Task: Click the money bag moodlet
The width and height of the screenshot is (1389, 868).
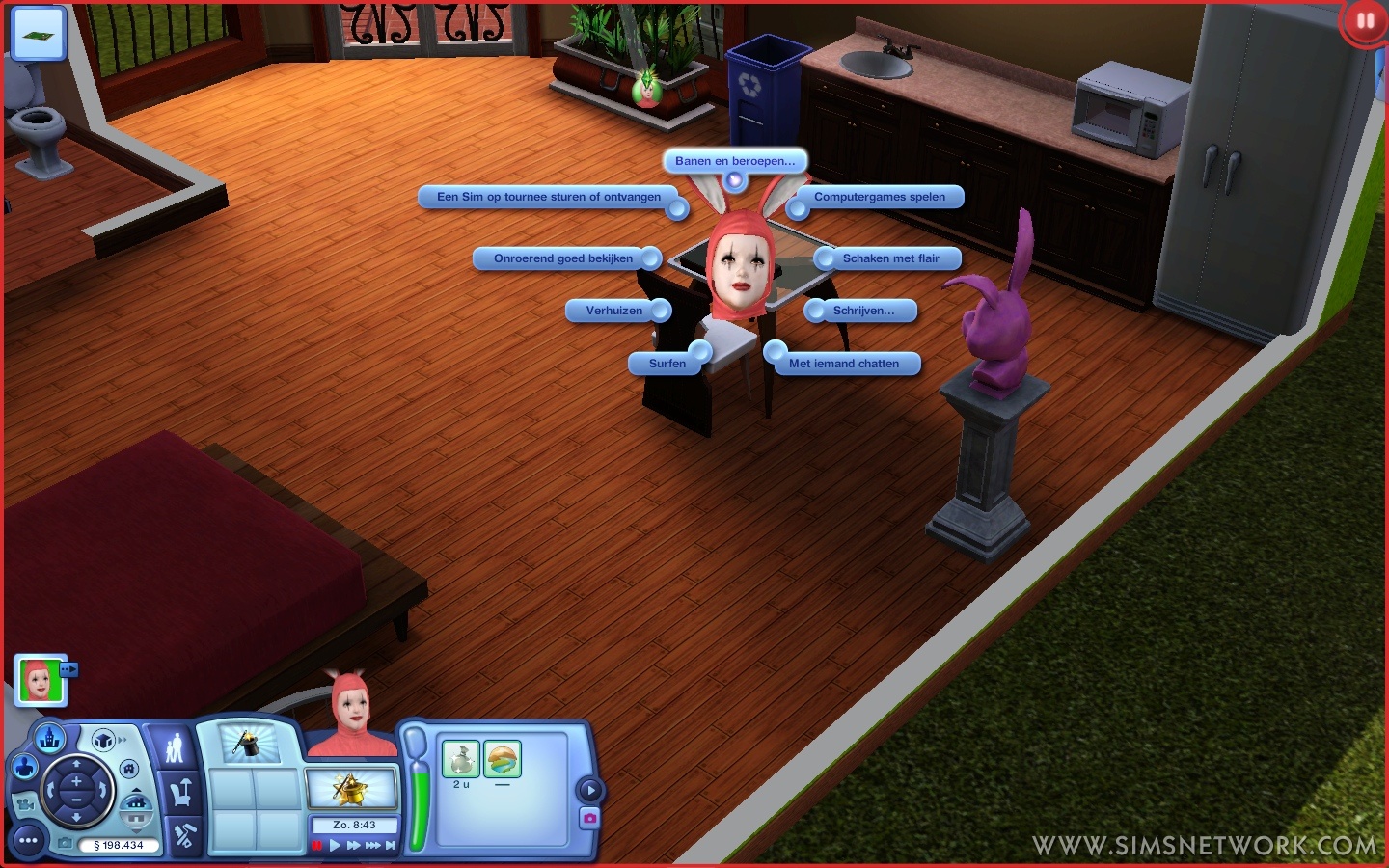Action: (461, 760)
